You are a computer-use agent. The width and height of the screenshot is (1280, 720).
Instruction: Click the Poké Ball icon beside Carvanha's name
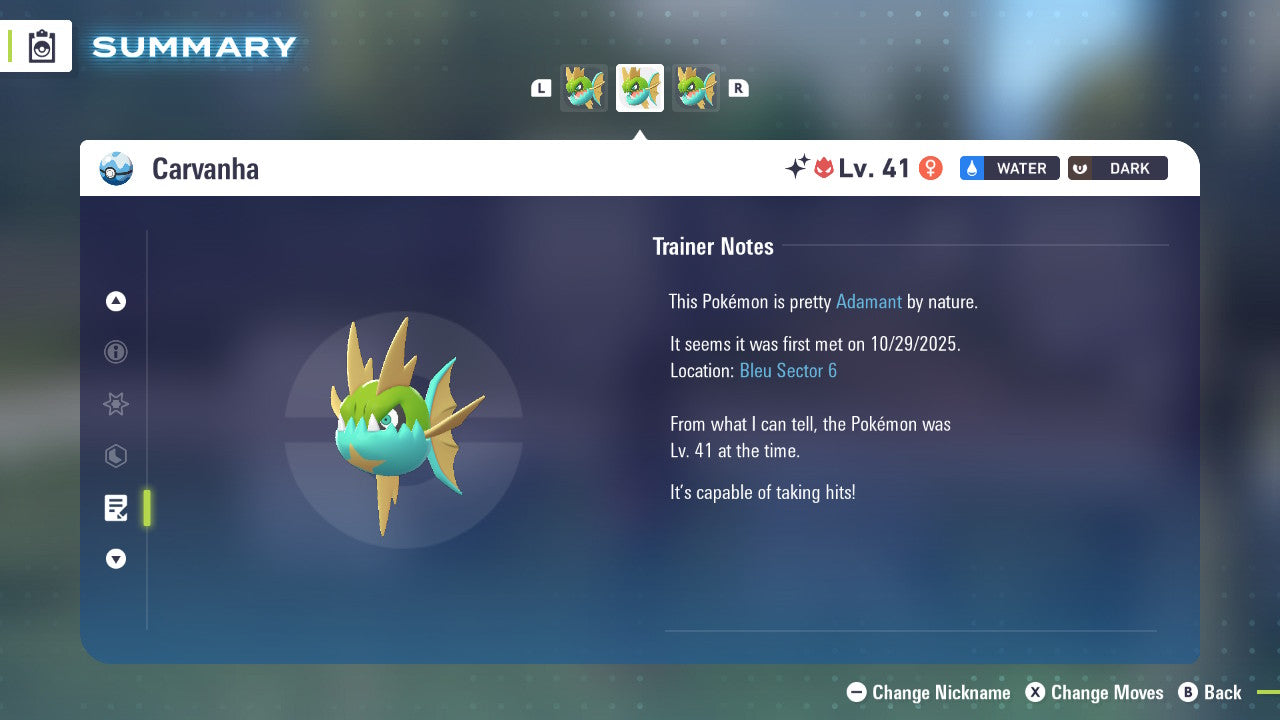coord(115,169)
